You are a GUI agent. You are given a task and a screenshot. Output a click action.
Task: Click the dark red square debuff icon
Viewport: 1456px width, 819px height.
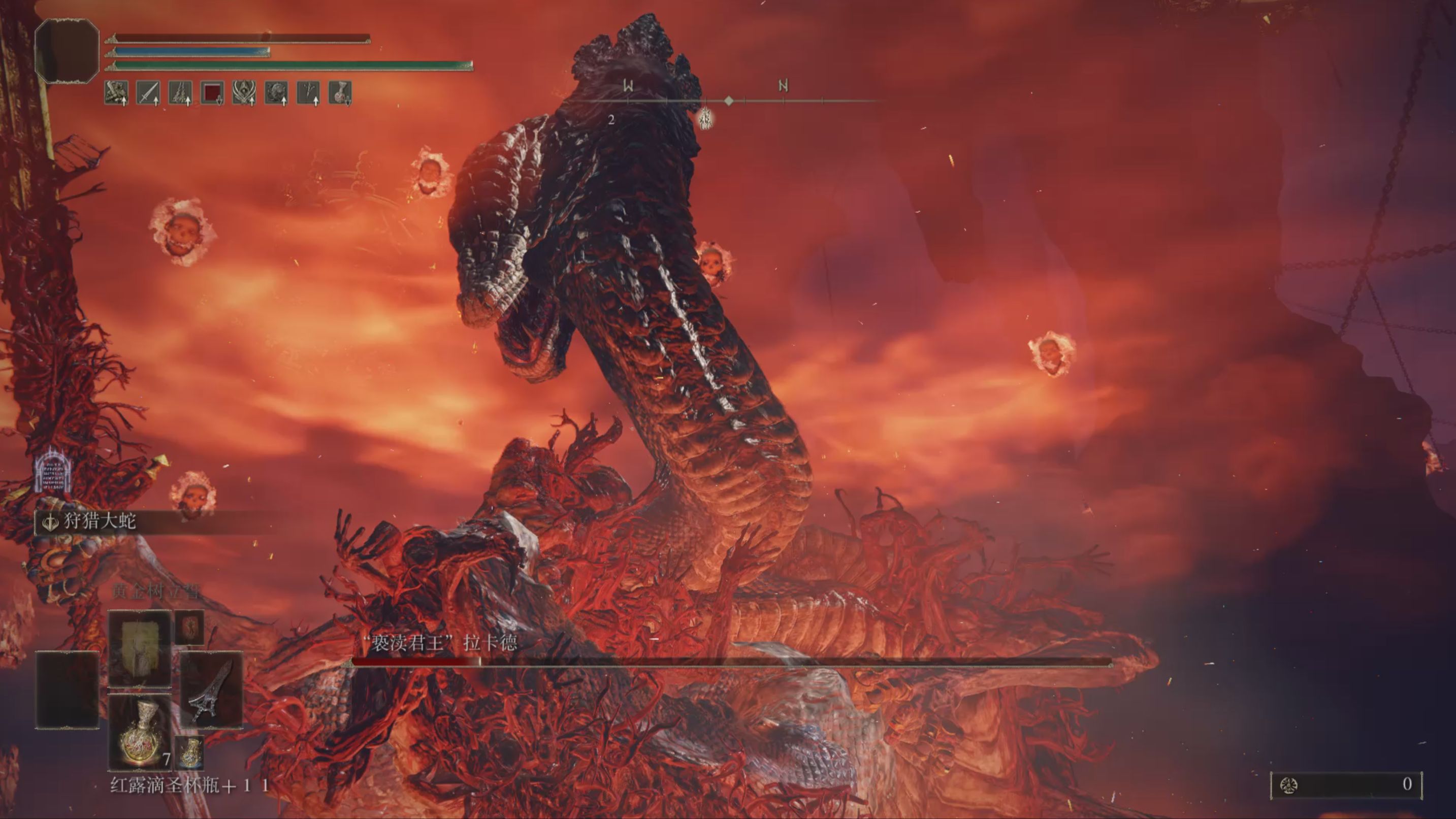pos(212,92)
